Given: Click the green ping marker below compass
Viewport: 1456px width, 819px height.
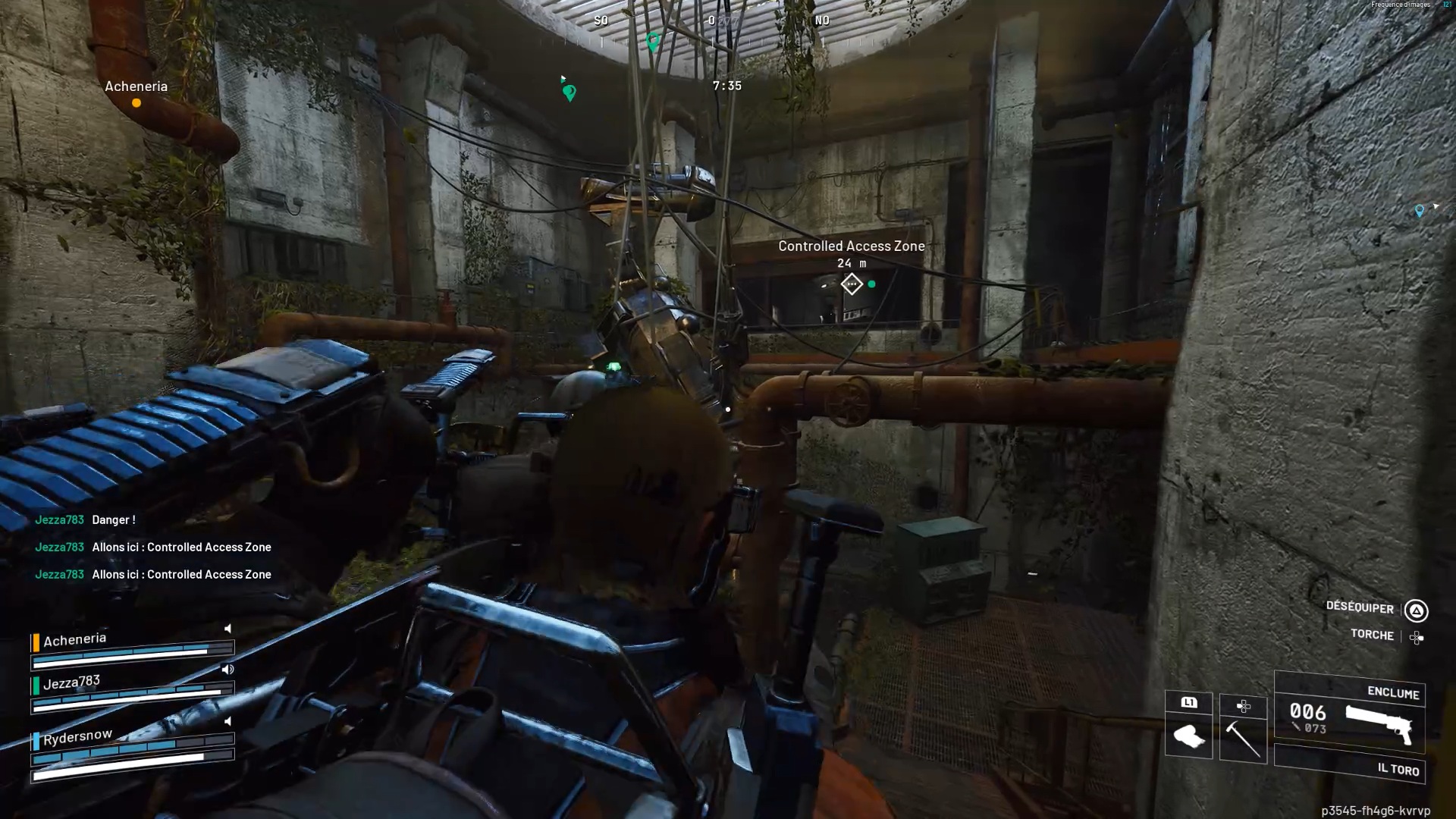Looking at the screenshot, I should pos(570,93).
